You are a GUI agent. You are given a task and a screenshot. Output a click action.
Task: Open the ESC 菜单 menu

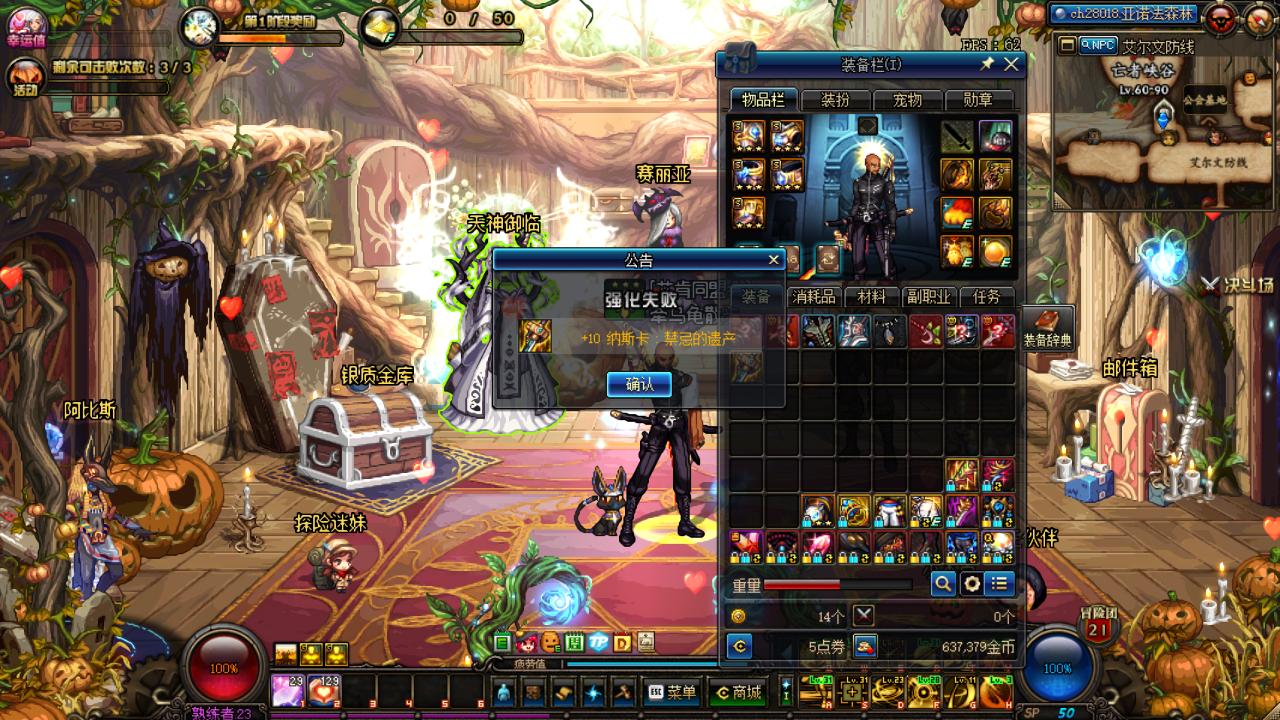(672, 692)
